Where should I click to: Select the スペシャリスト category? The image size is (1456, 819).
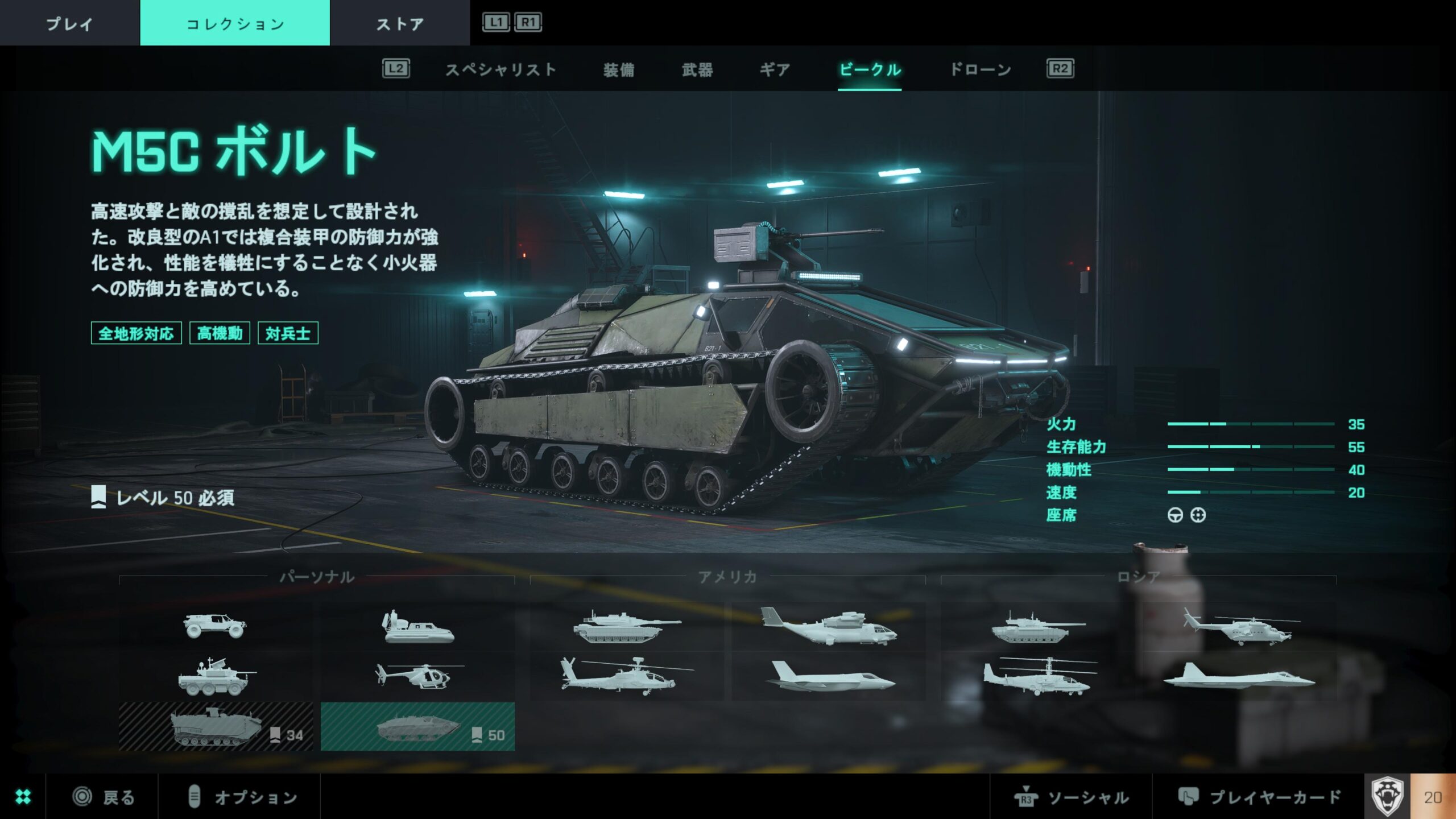[500, 70]
